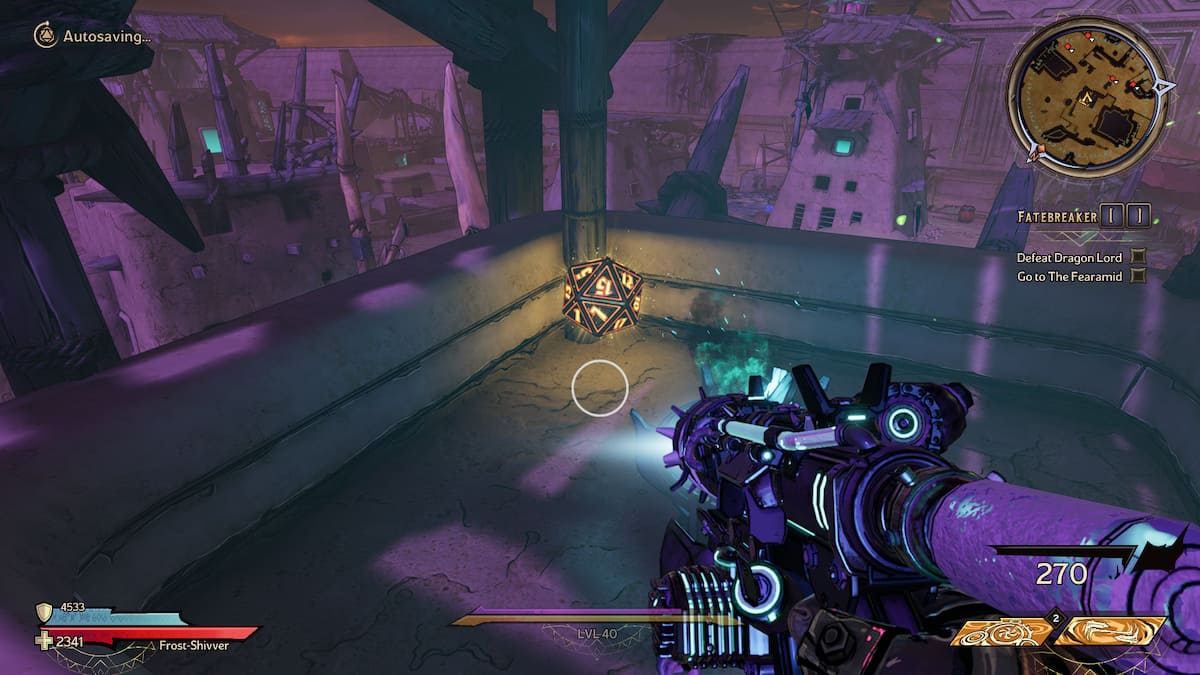The width and height of the screenshot is (1200, 675).
Task: Activate the spell icon with the dragon head
Action: point(1110,631)
